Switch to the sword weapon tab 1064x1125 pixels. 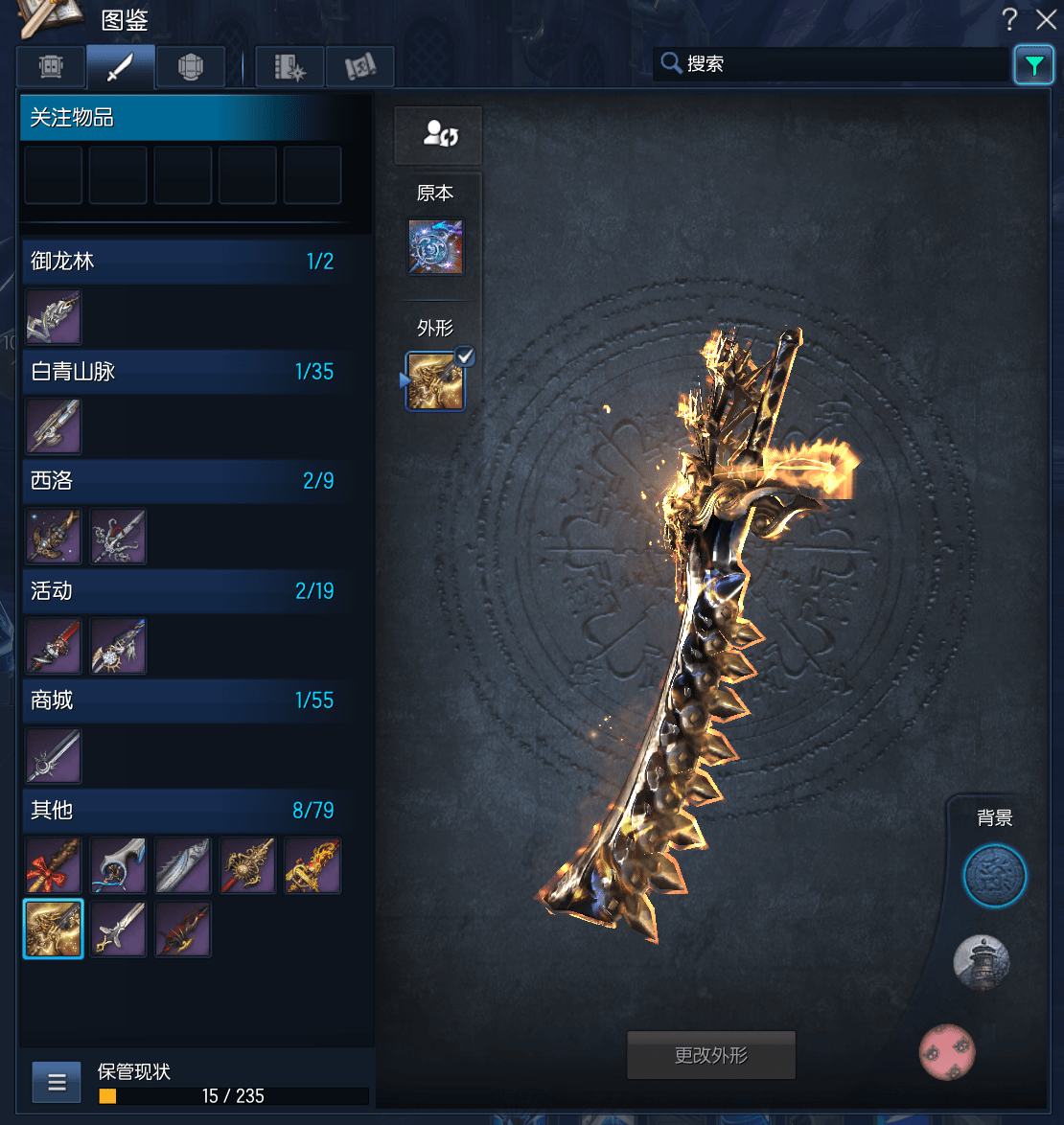click(x=120, y=67)
